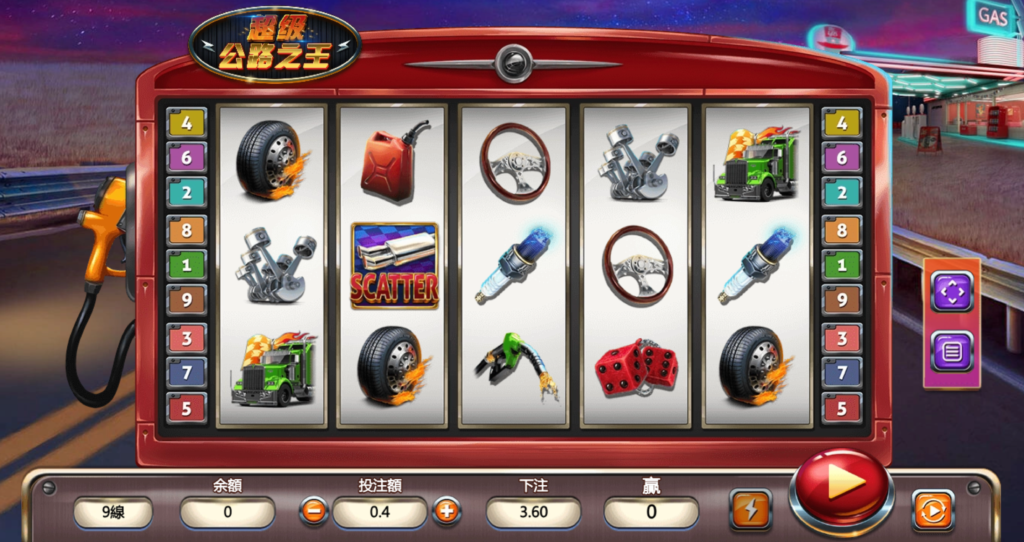Image resolution: width=1024 pixels, height=542 pixels.
Task: Activate the orange auto-spin button
Action: pyautogui.click(x=932, y=511)
